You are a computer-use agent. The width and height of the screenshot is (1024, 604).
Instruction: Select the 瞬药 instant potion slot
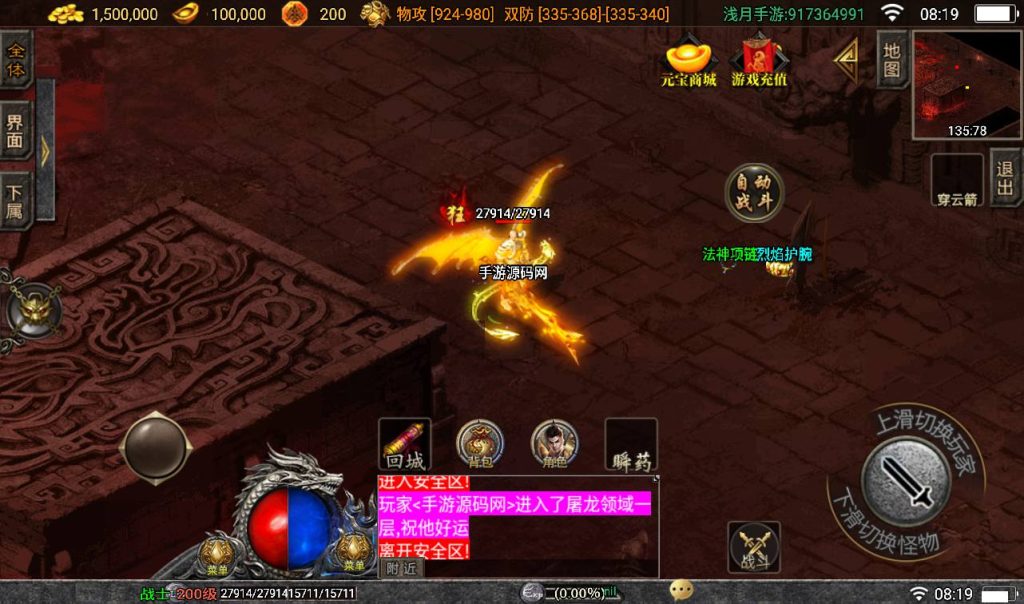631,445
